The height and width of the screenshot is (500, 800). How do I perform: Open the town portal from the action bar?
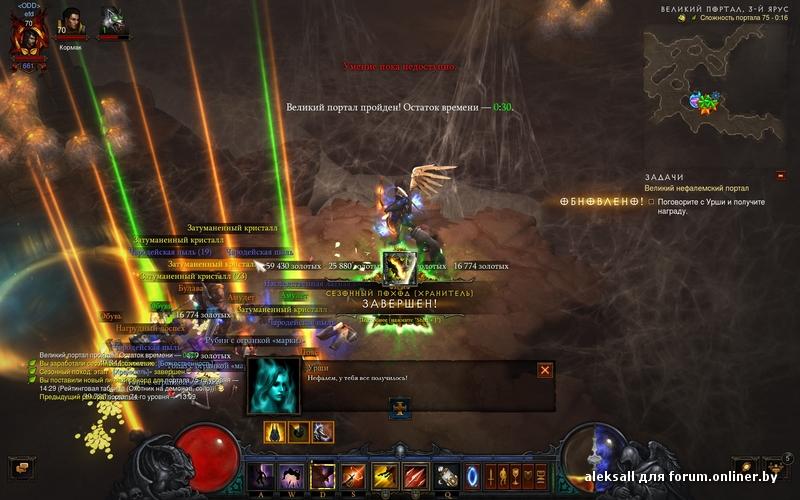(x=473, y=475)
